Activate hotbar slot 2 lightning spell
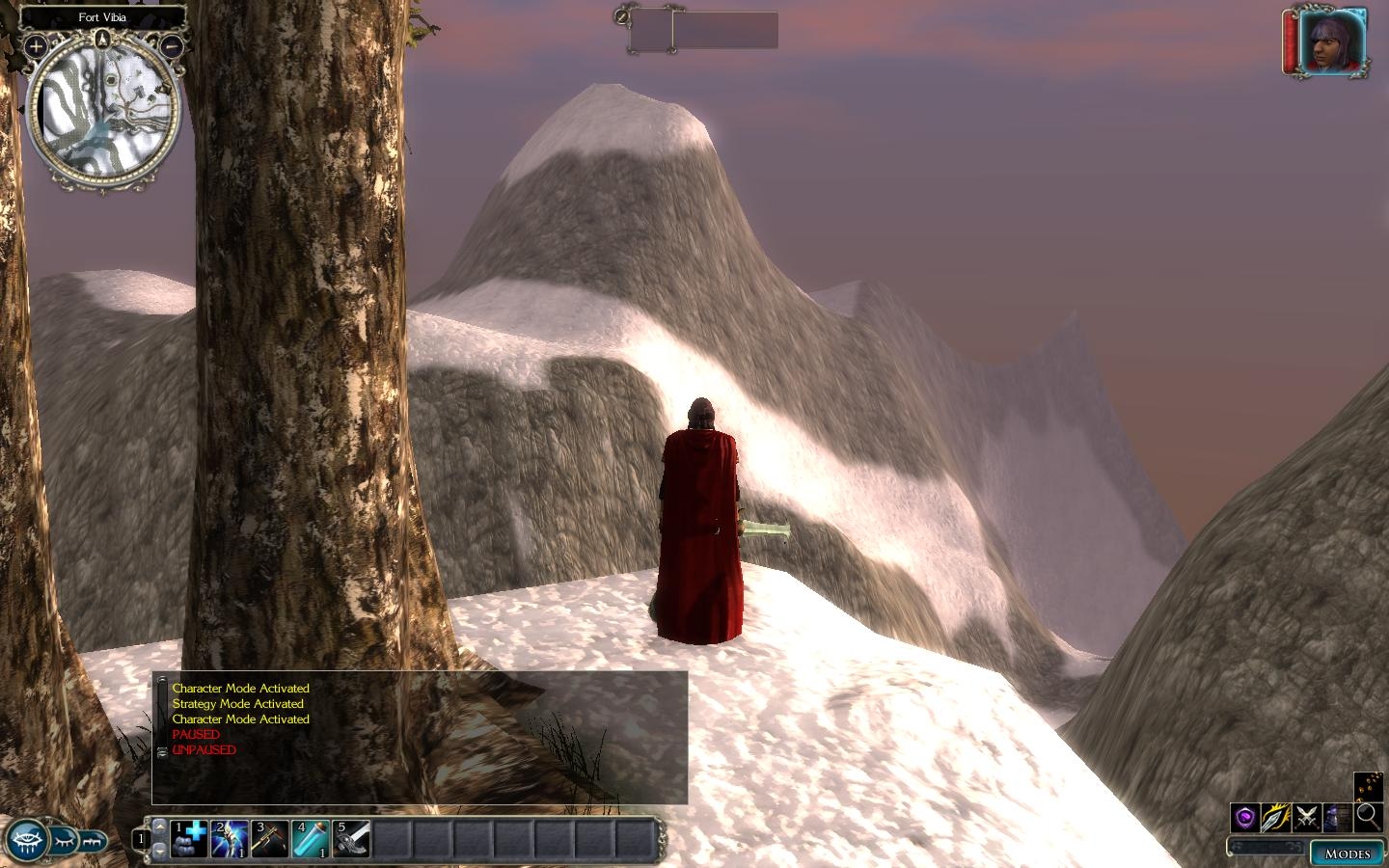Image resolution: width=1389 pixels, height=868 pixels. pos(230,838)
